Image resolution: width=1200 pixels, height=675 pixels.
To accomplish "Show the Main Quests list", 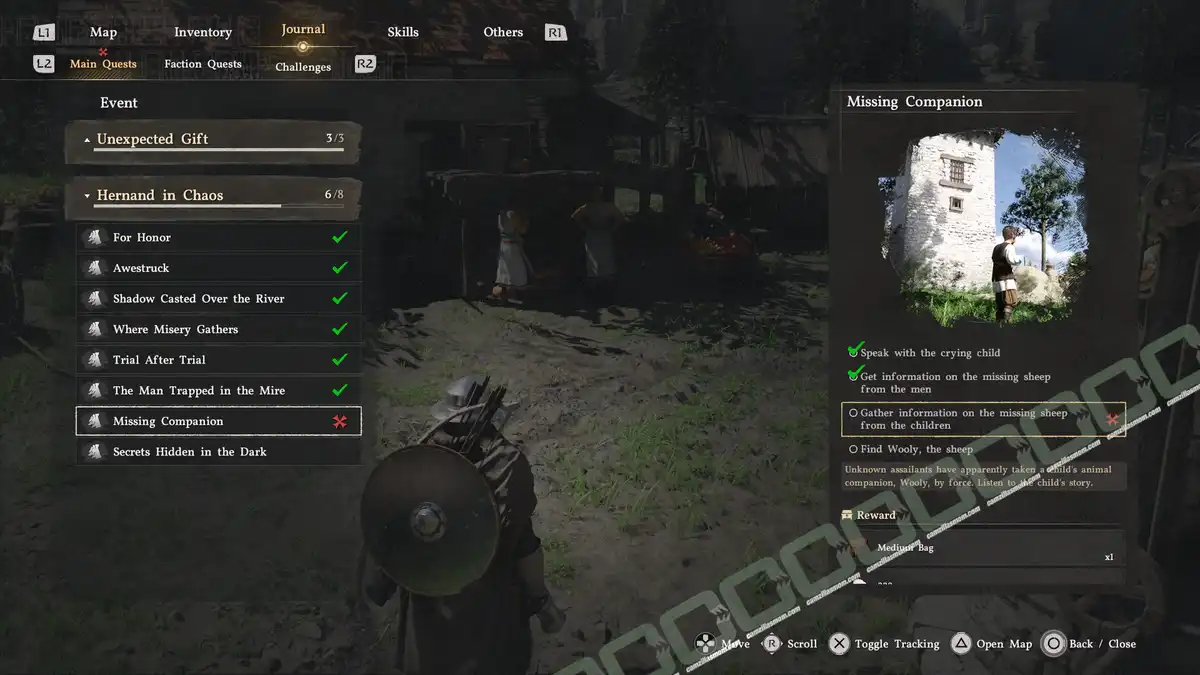I will (x=103, y=64).
